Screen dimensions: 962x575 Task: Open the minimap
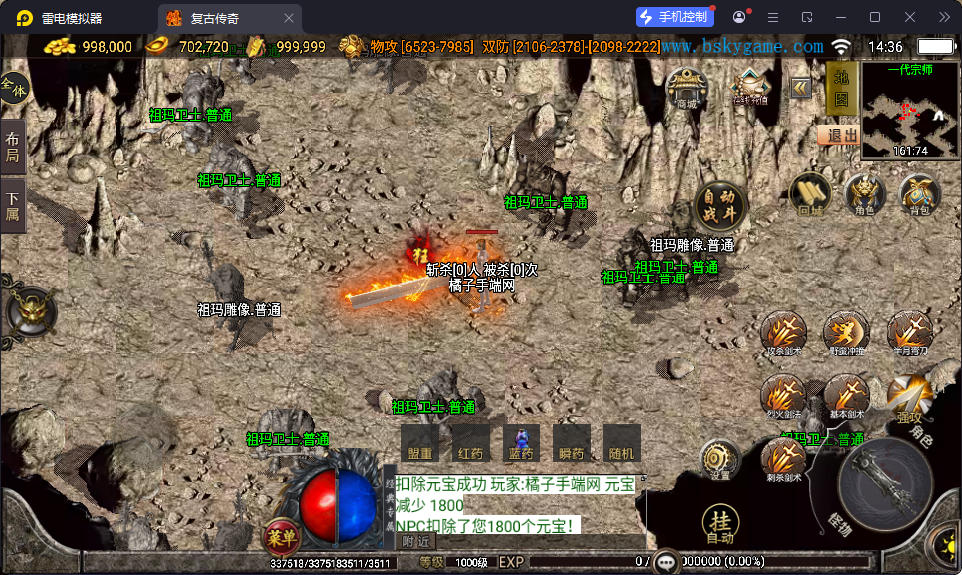[x=909, y=111]
